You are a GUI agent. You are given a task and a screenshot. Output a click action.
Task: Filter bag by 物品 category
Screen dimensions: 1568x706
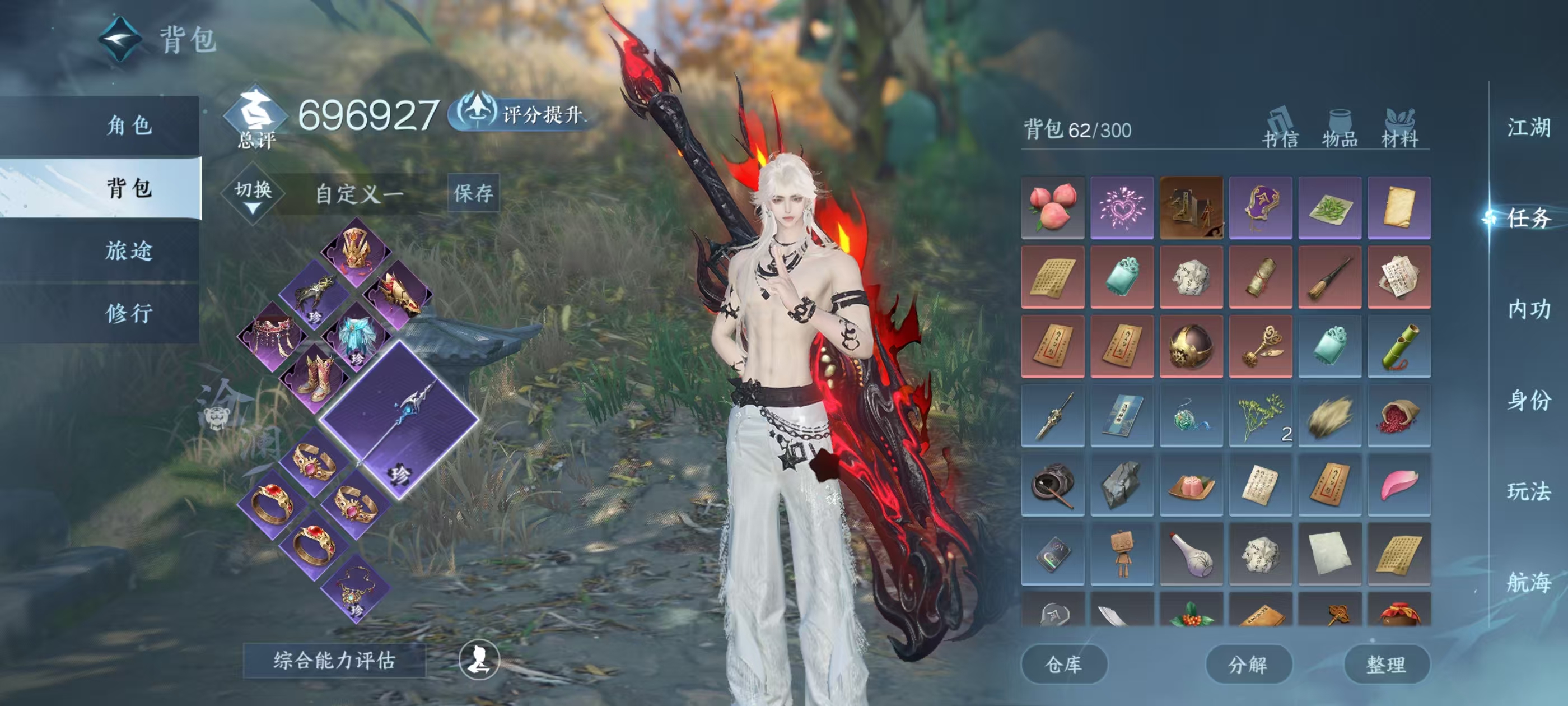point(1340,130)
